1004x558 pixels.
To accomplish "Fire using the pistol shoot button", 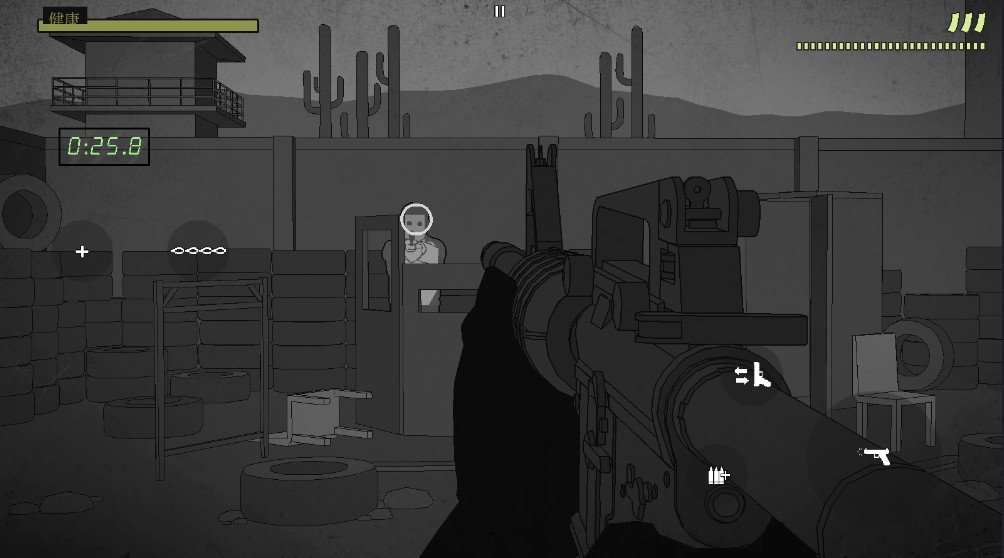I will (876, 456).
